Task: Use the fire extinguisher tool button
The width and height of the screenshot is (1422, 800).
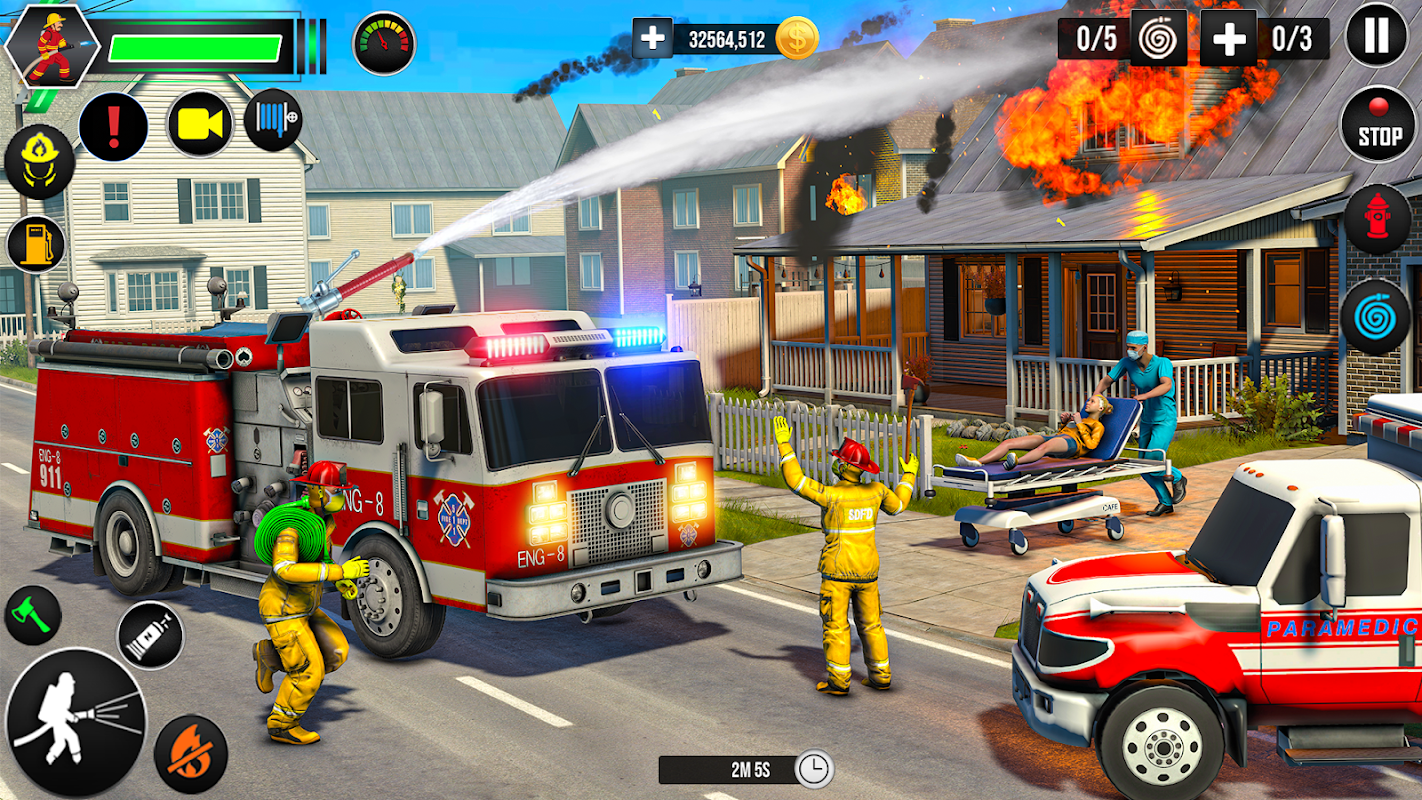Action: click(x=150, y=635)
